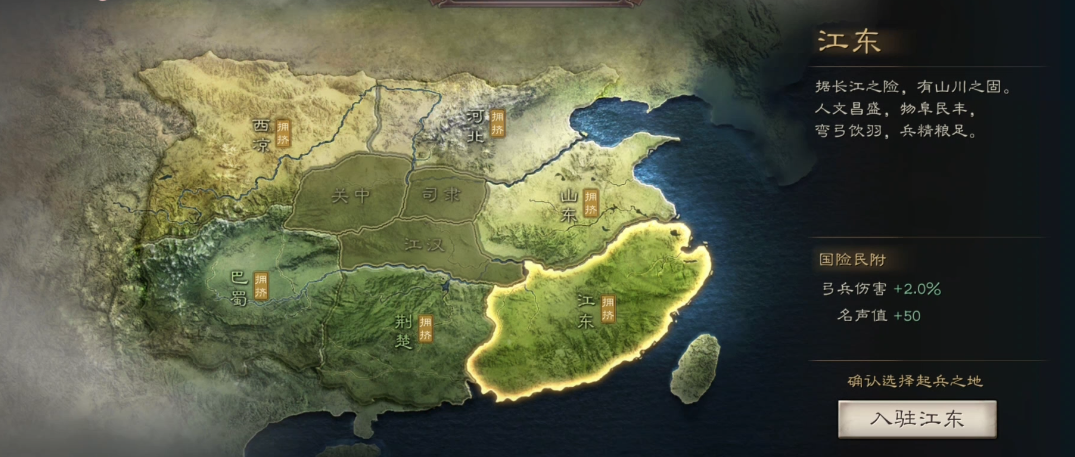Select the 西凉 region
This screenshot has height=457, width=1075.
pos(264,134)
